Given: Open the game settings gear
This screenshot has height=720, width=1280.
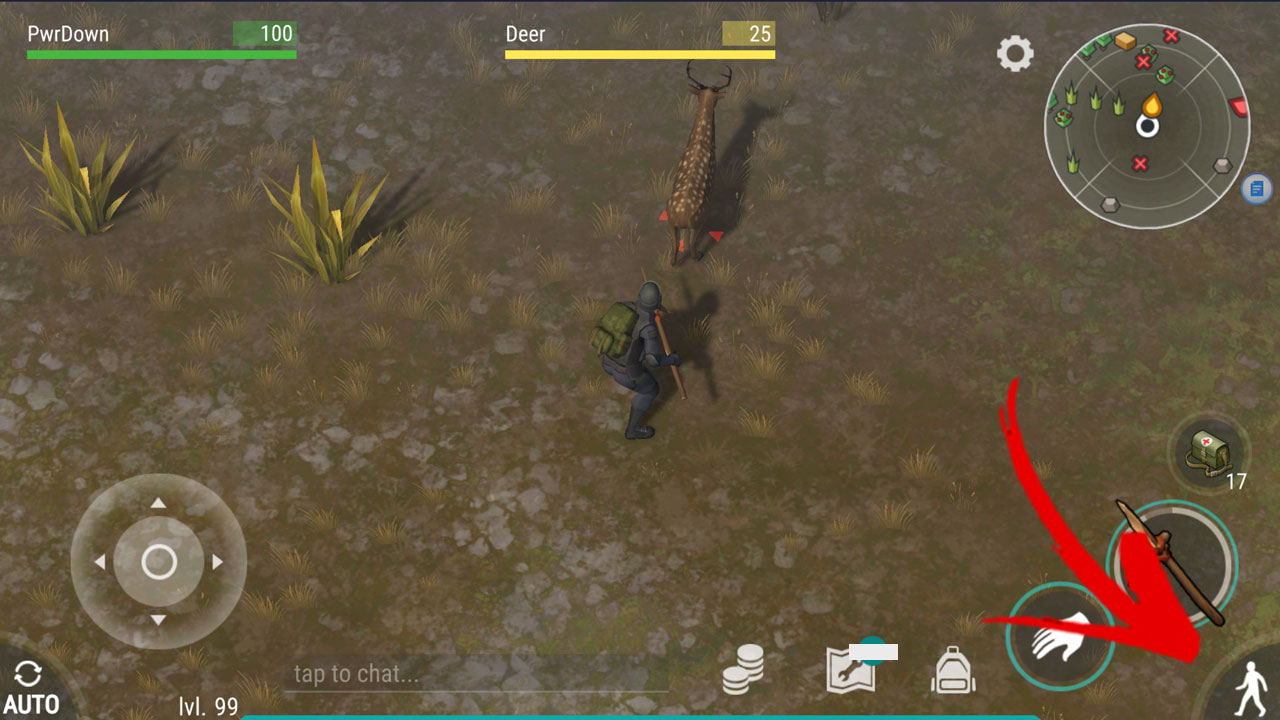Looking at the screenshot, I should 1016,54.
